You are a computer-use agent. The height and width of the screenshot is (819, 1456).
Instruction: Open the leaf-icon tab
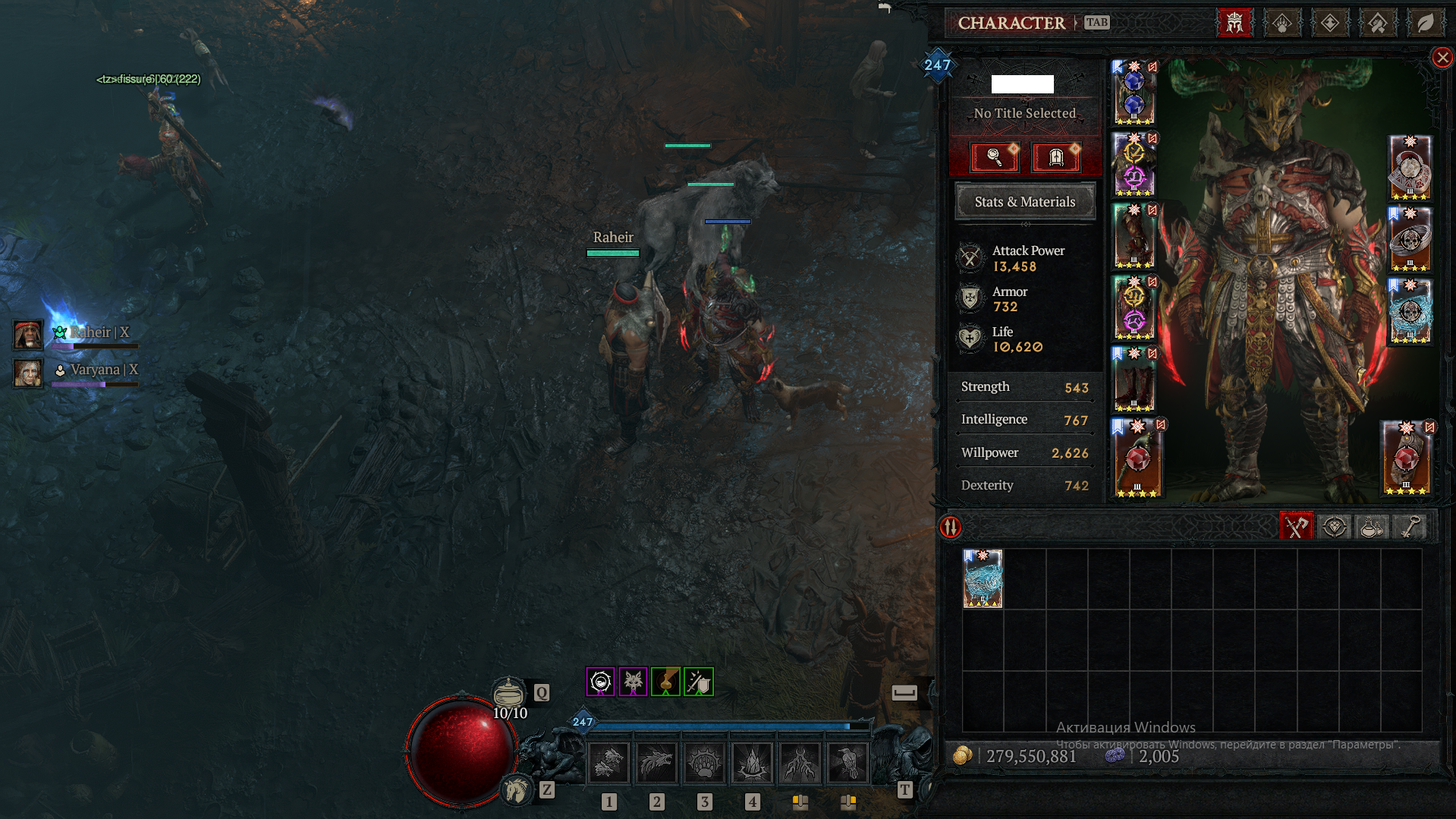[1425, 24]
